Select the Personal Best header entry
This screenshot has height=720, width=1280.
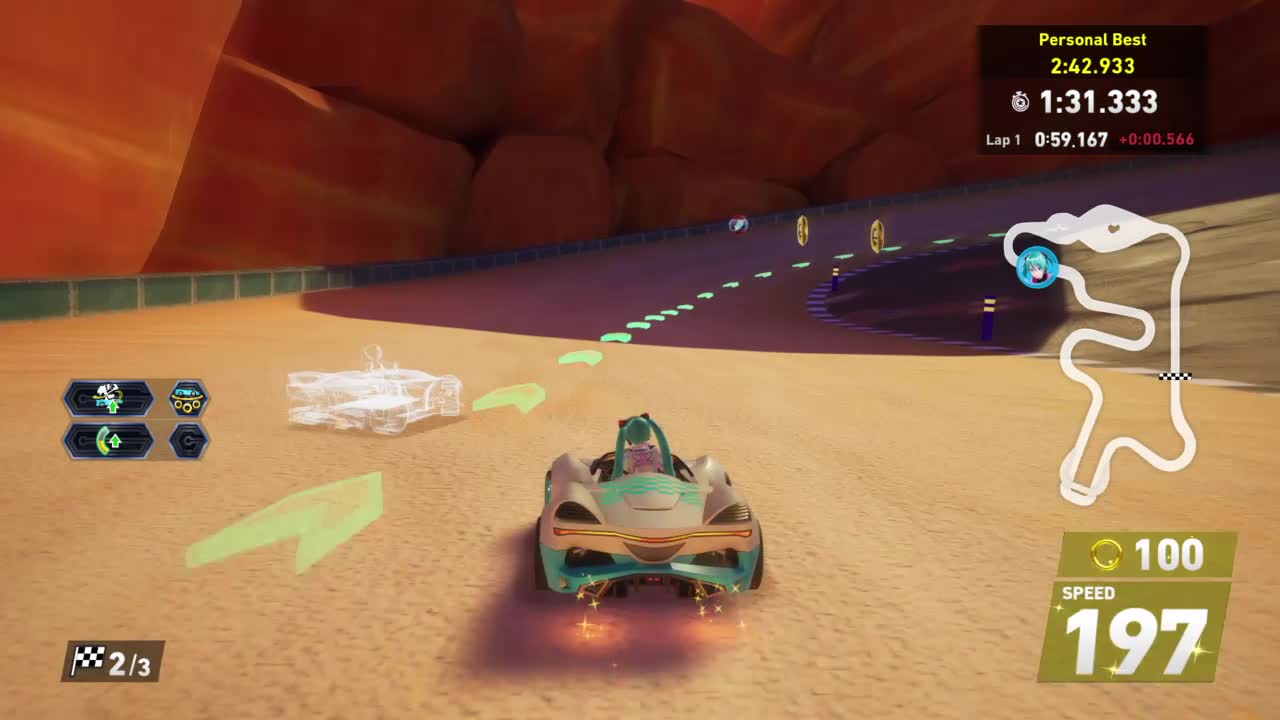coord(1093,40)
